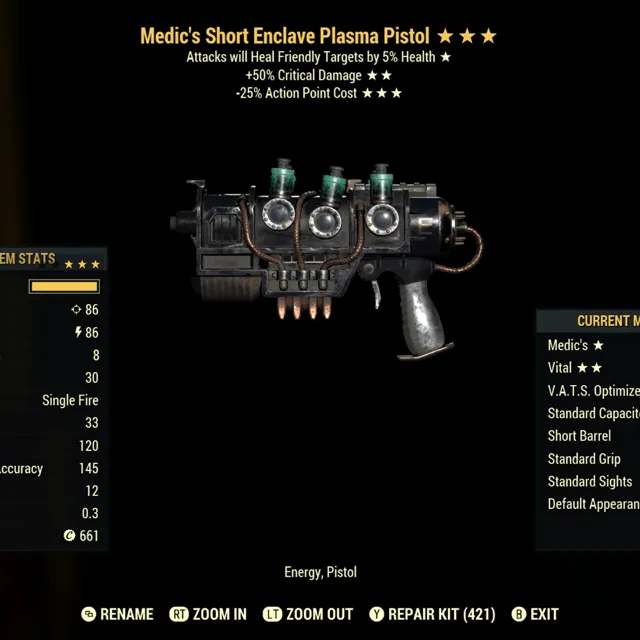
Task: Pick the Short Barrel mod entry
Action: pos(579,436)
